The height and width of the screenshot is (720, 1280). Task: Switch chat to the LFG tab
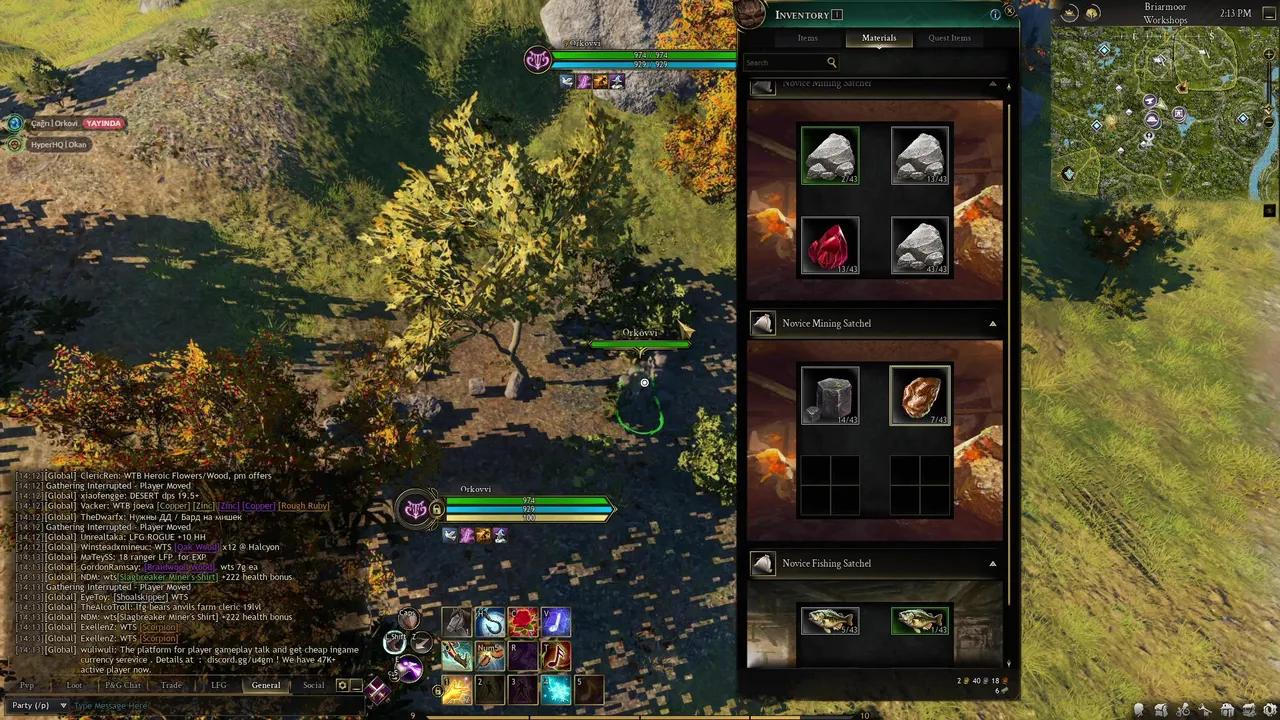(x=218, y=685)
